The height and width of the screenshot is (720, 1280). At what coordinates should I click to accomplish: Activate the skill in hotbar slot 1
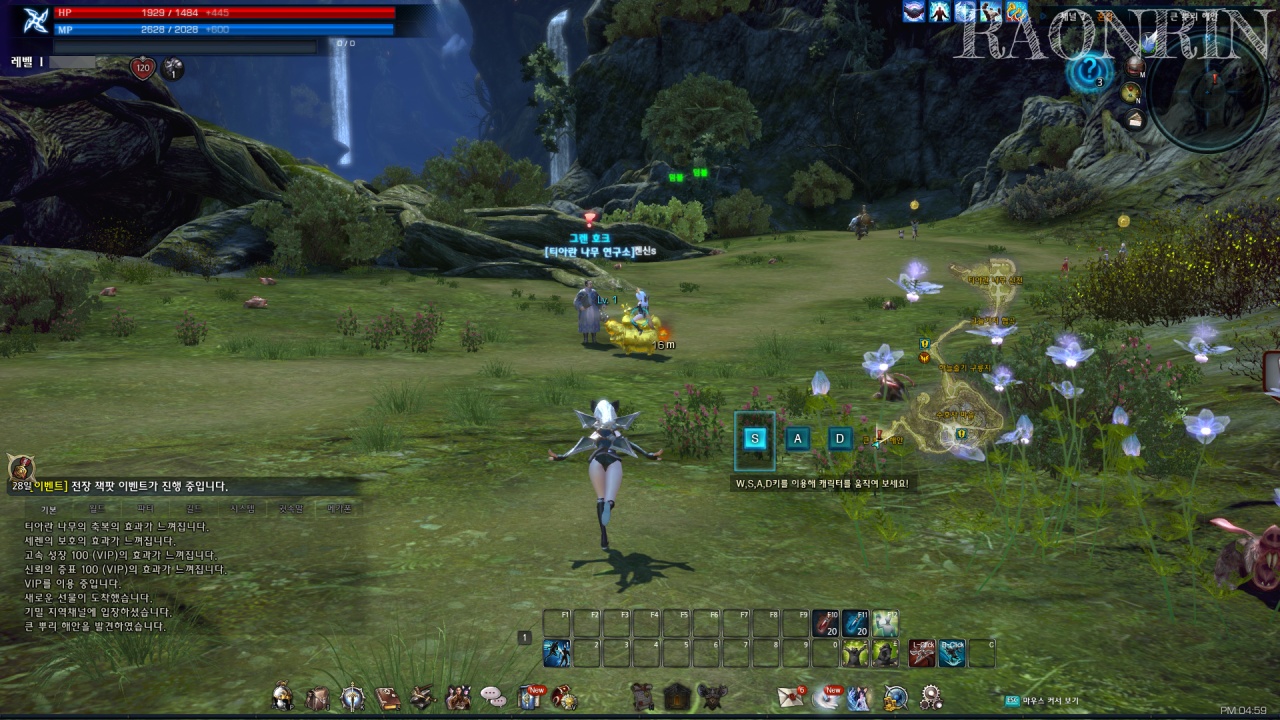point(557,654)
